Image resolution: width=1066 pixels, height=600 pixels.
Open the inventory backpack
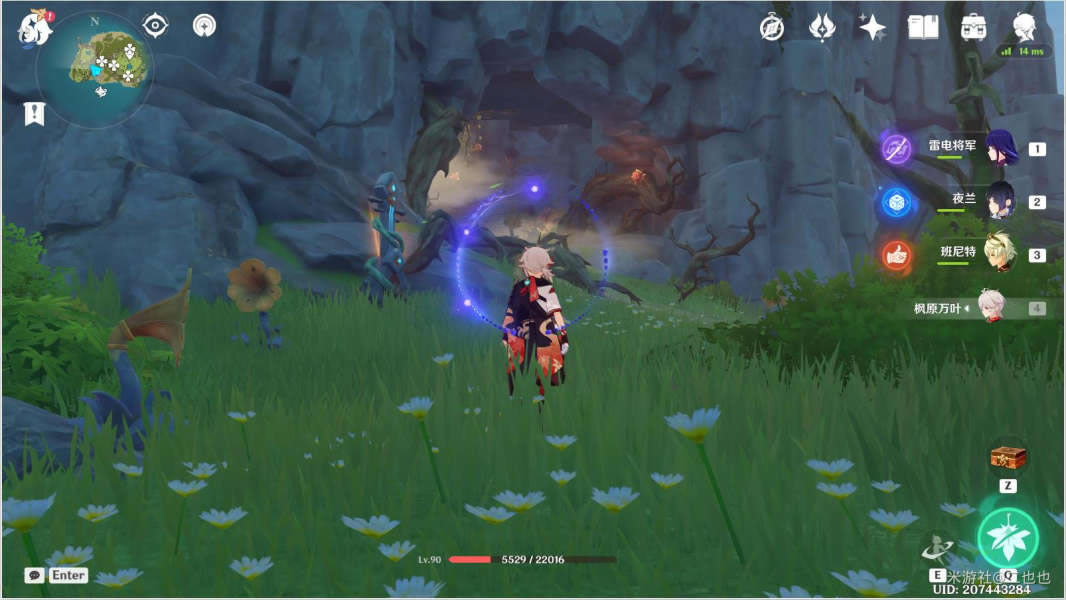pos(973,27)
